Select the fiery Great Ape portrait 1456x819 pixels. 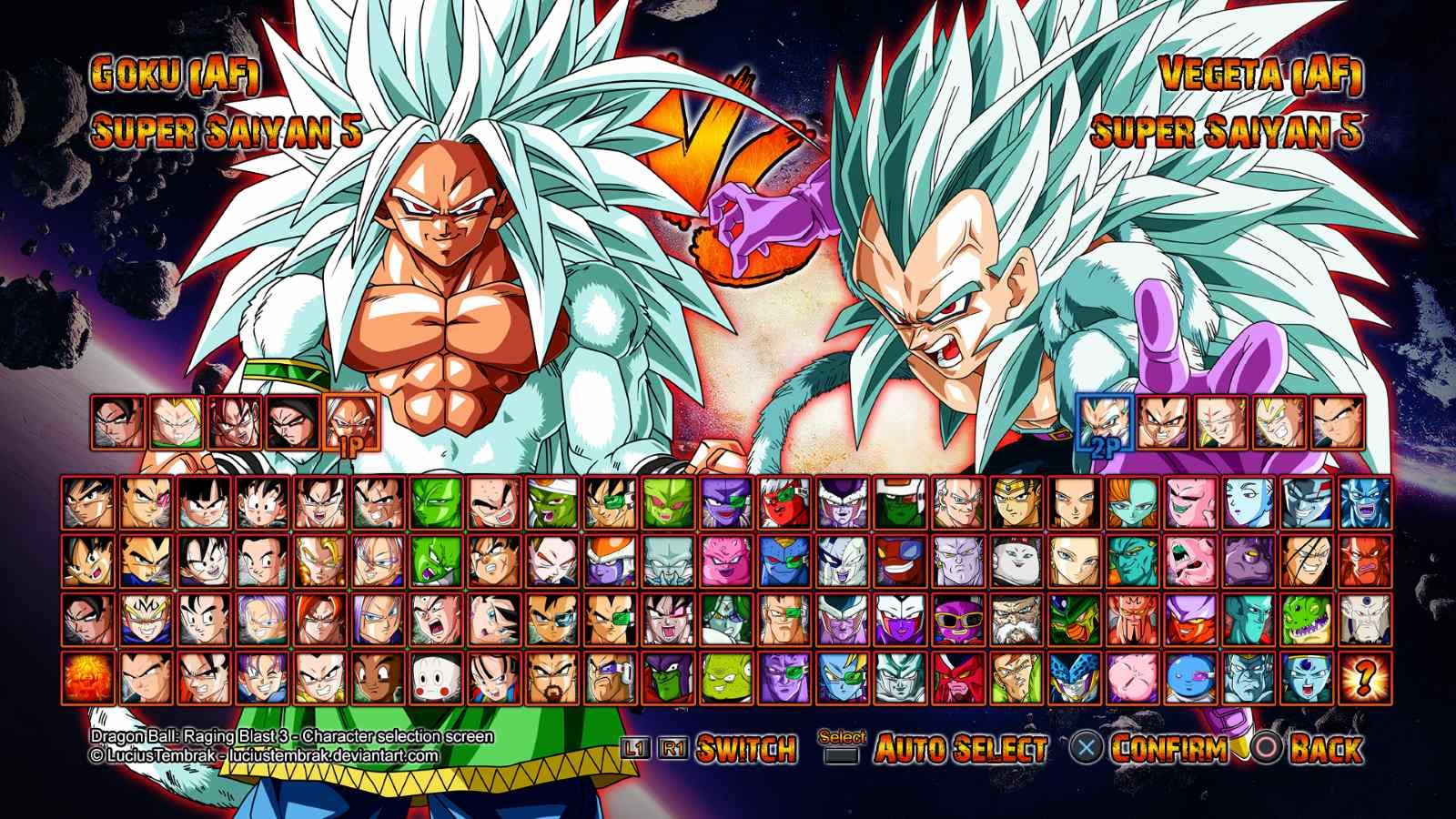(88, 676)
